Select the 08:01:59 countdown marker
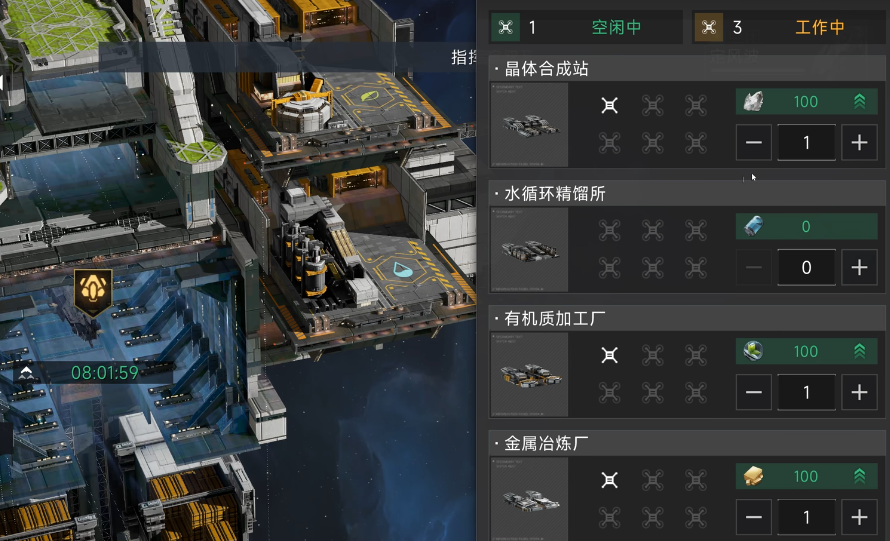 coord(94,372)
